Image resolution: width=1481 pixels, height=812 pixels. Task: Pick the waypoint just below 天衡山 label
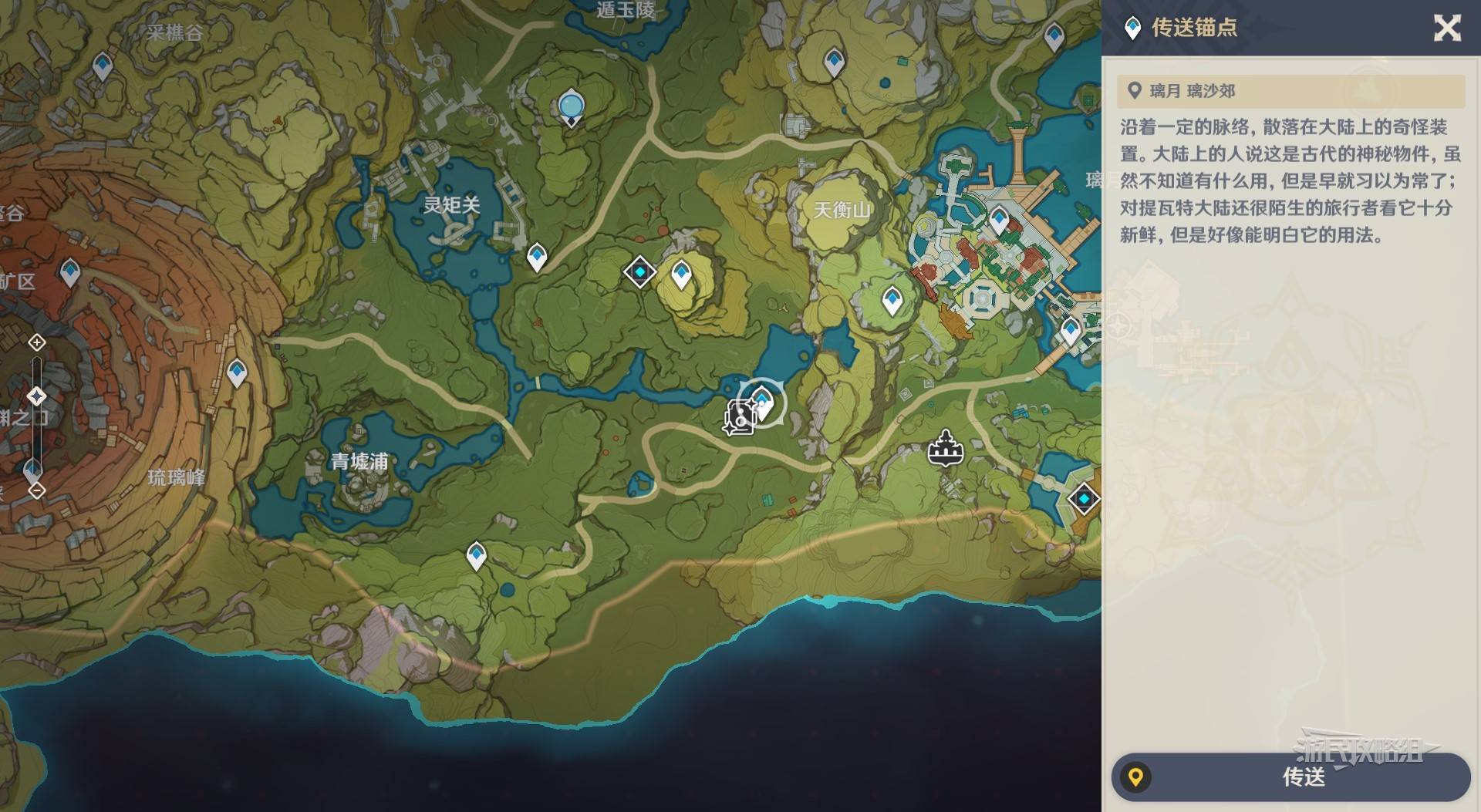click(892, 299)
